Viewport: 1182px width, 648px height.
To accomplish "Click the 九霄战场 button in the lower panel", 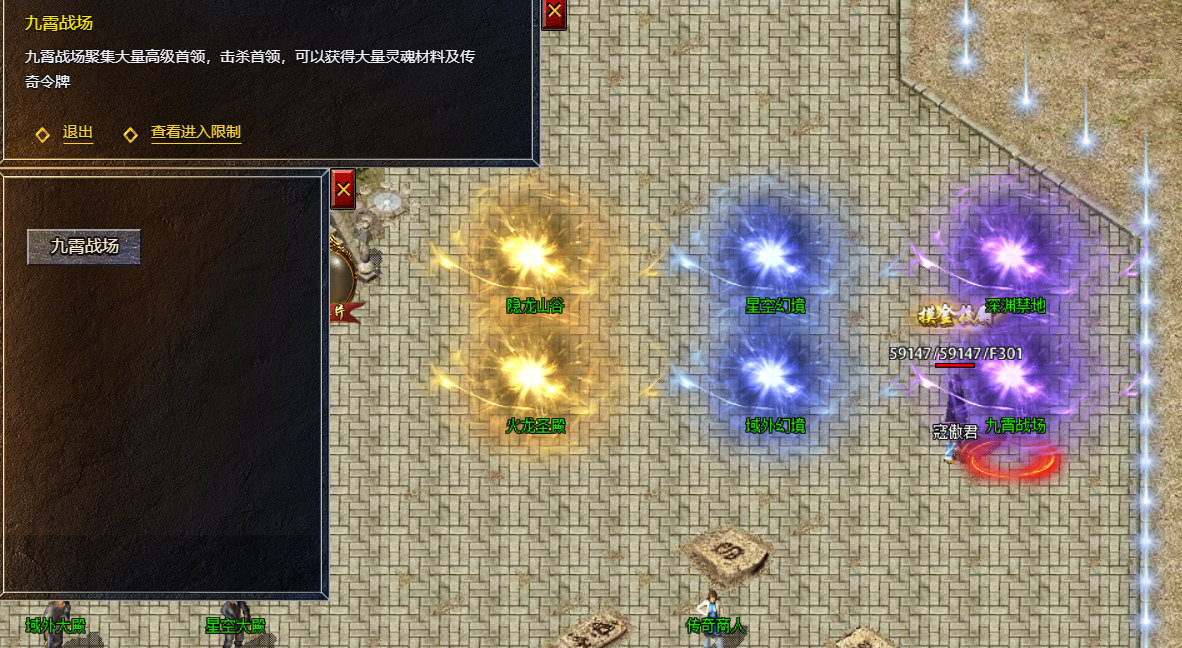I will 84,247.
